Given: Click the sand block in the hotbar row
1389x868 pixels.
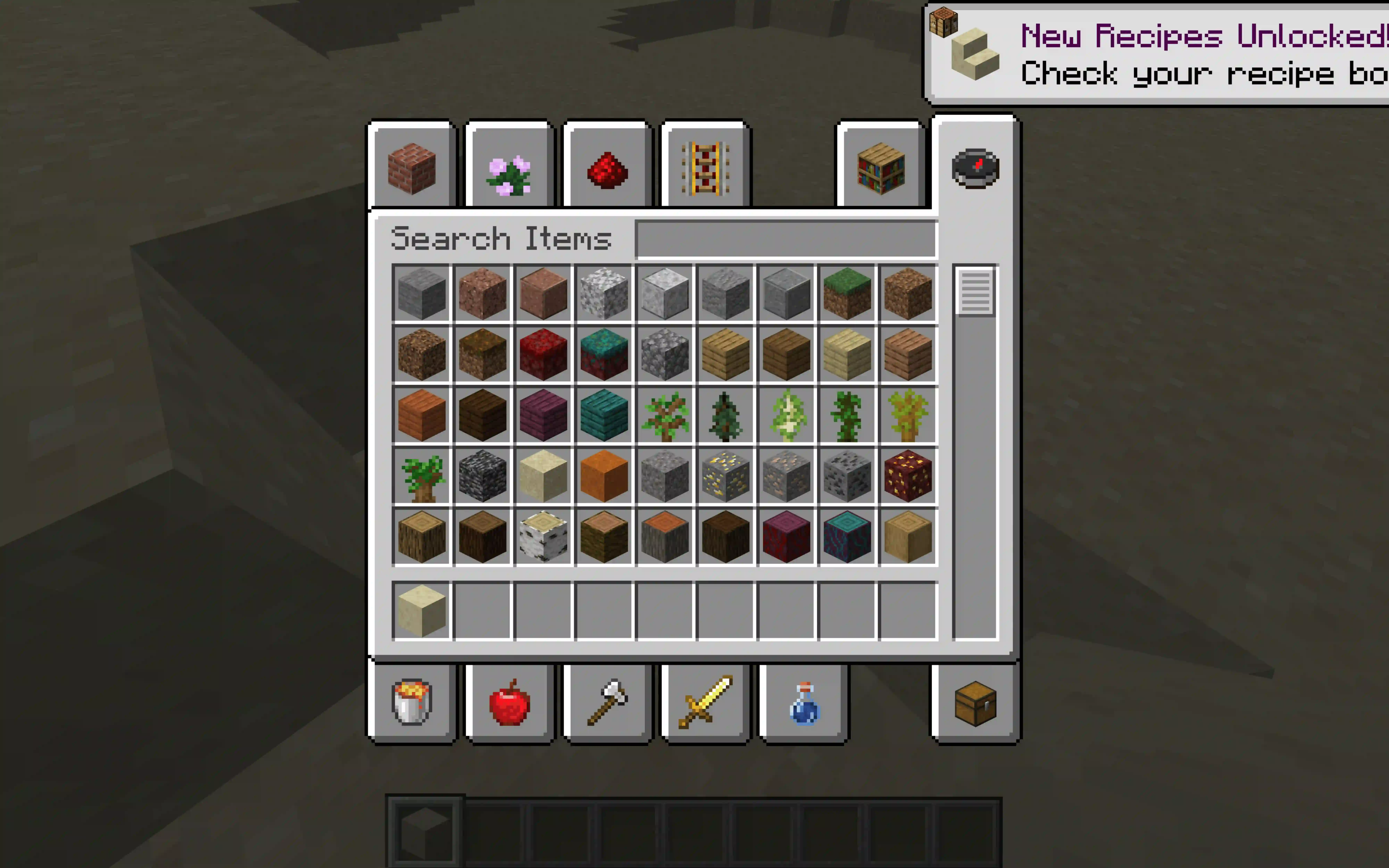Looking at the screenshot, I should click(422, 610).
